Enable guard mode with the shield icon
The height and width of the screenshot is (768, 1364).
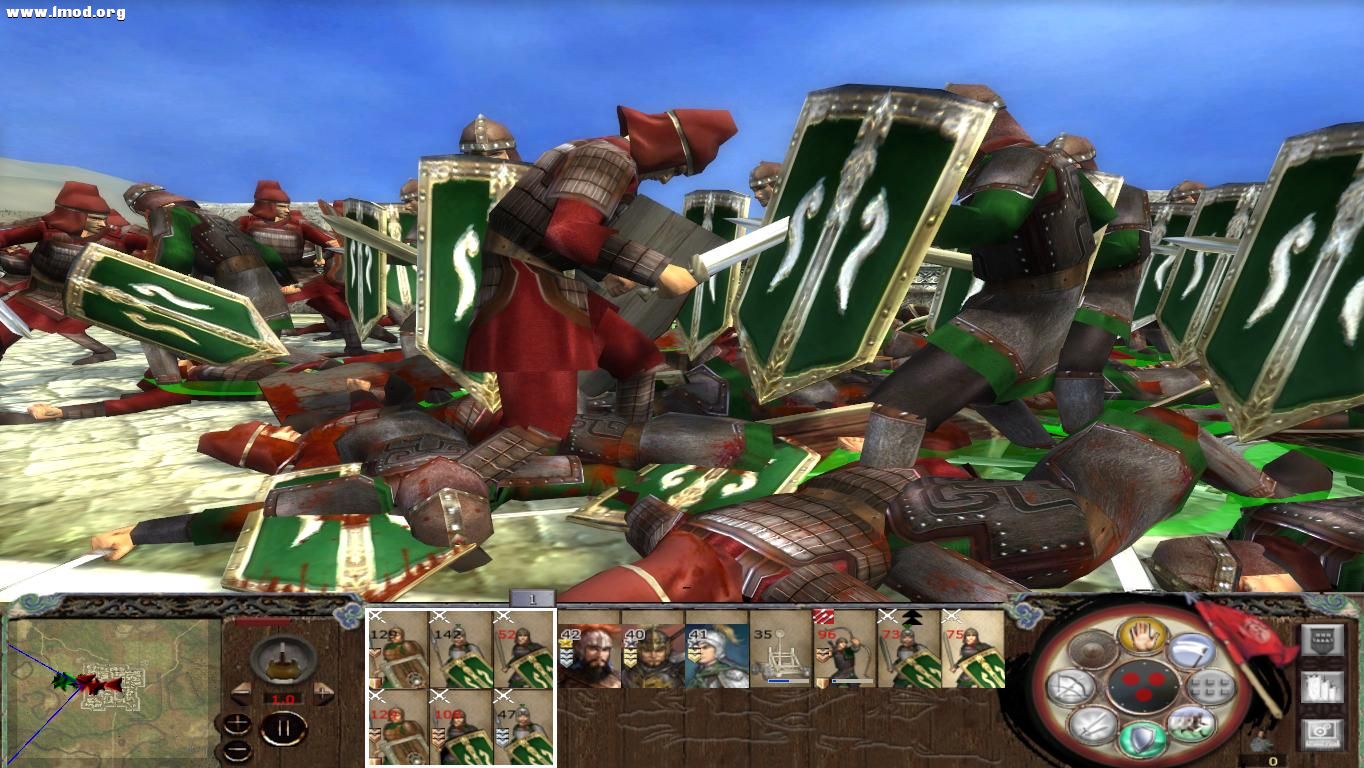pyautogui.click(x=1141, y=738)
